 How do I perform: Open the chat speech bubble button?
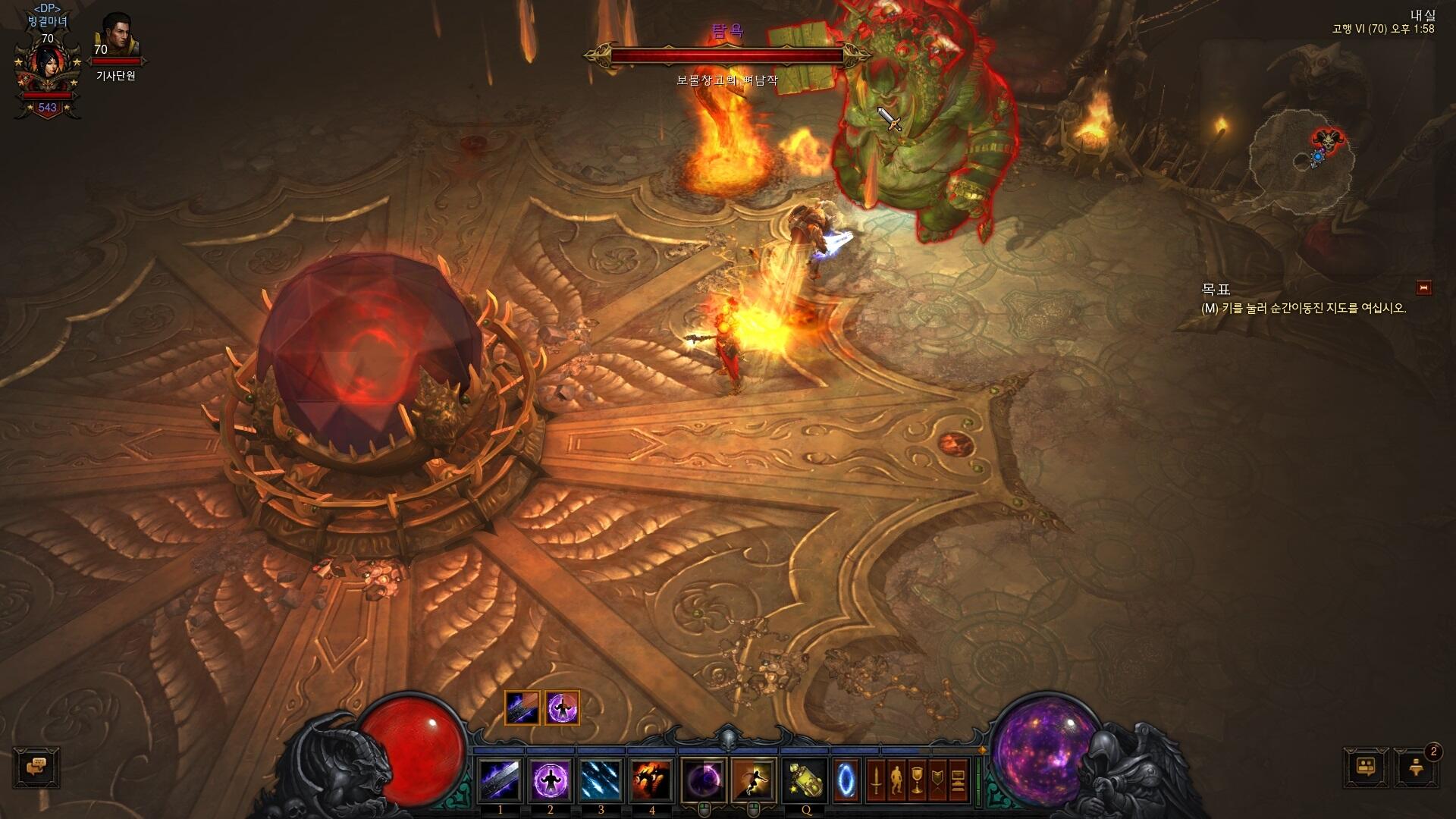[x=36, y=767]
